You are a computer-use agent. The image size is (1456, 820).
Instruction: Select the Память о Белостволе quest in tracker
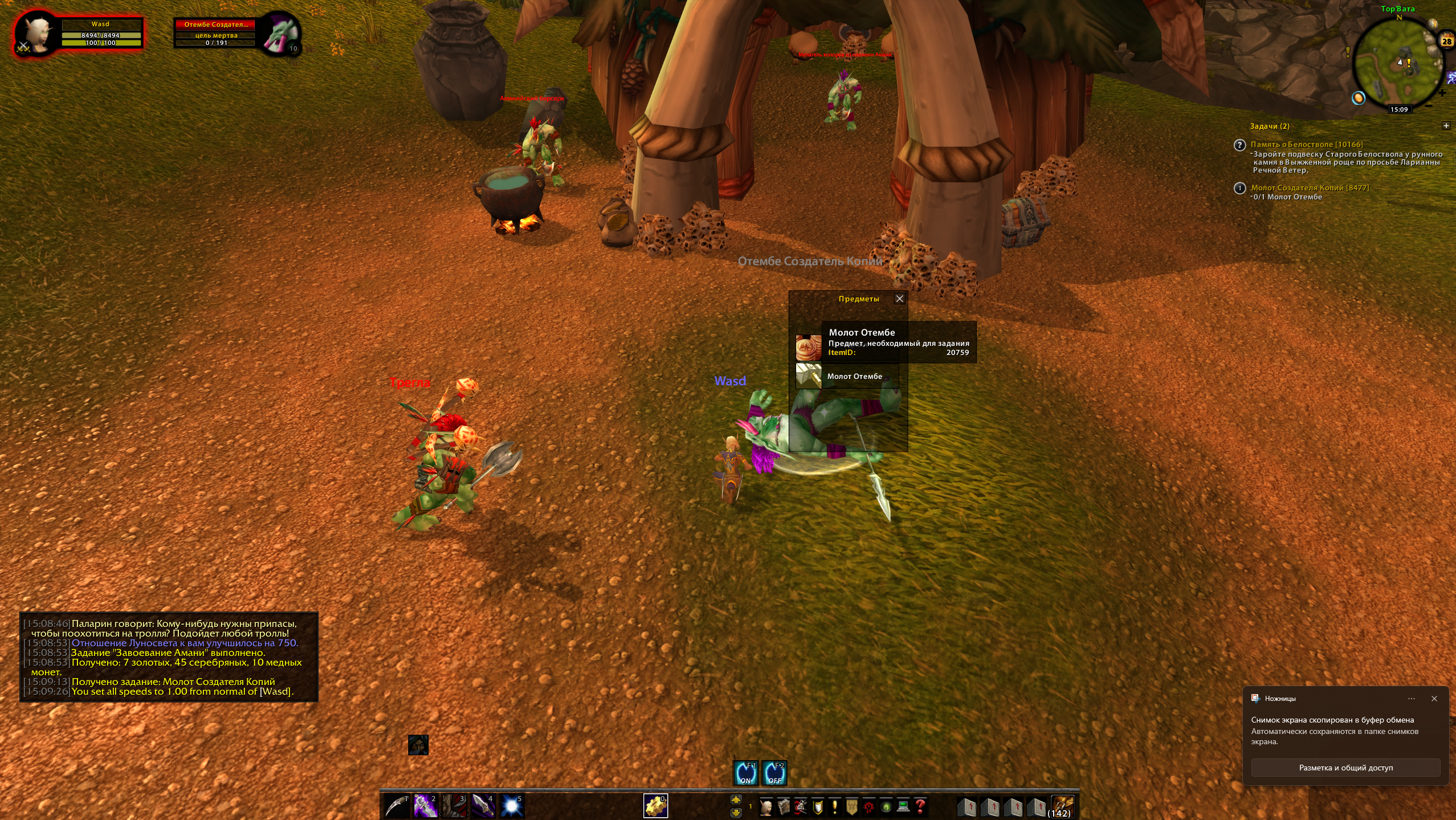1306,145
